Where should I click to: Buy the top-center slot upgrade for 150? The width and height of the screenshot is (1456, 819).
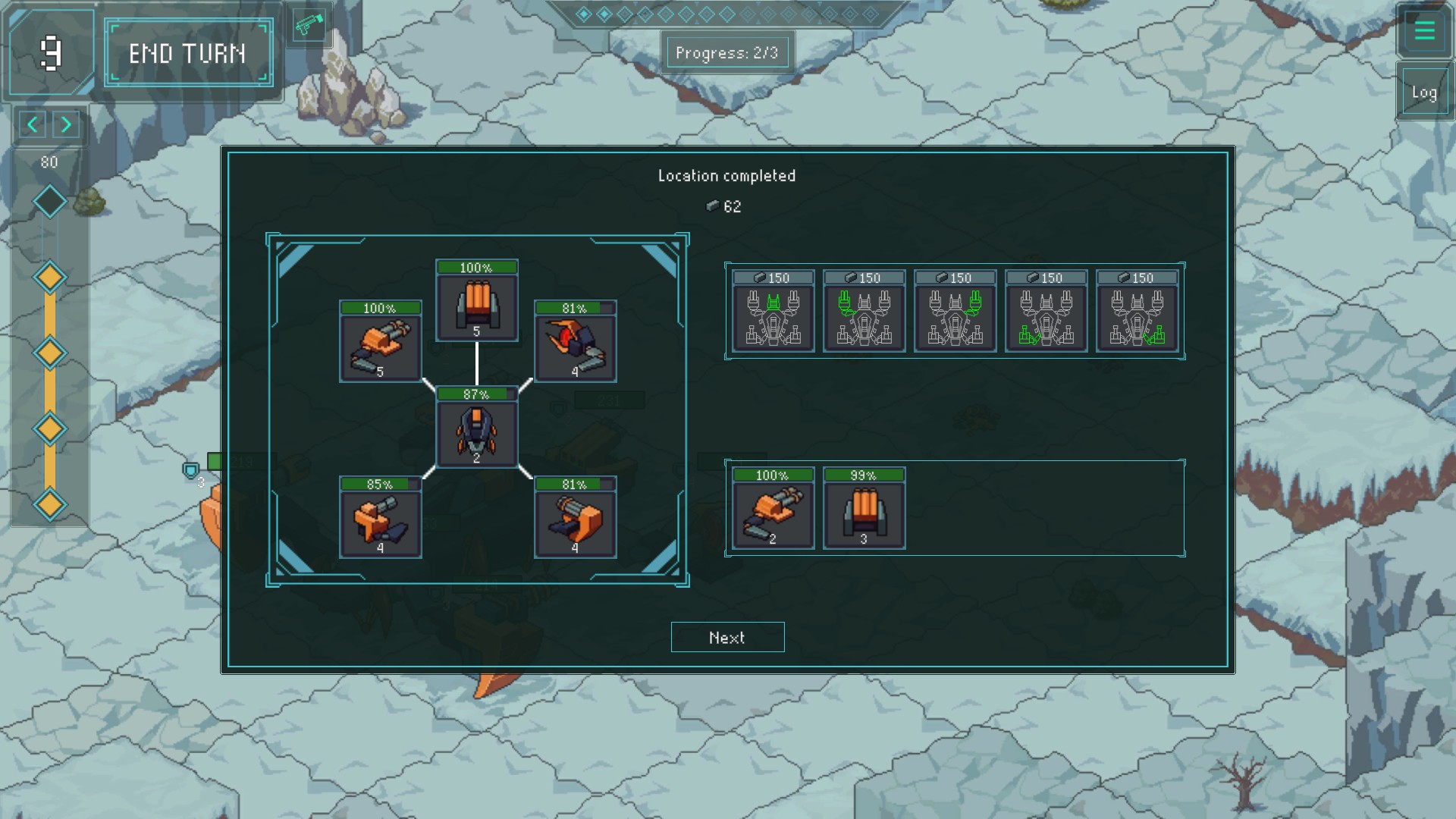[x=773, y=311]
